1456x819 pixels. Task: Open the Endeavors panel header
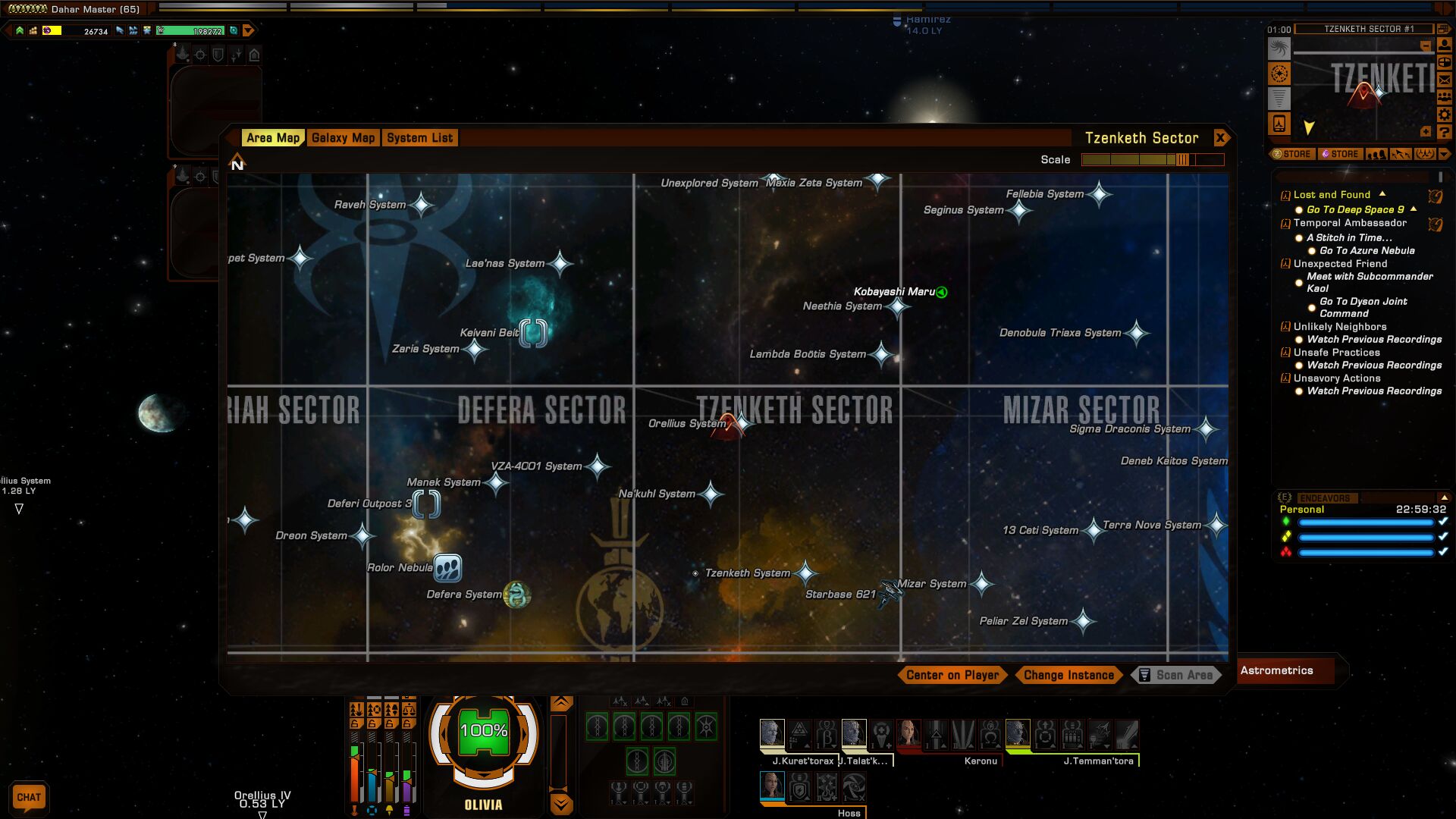tap(1324, 498)
